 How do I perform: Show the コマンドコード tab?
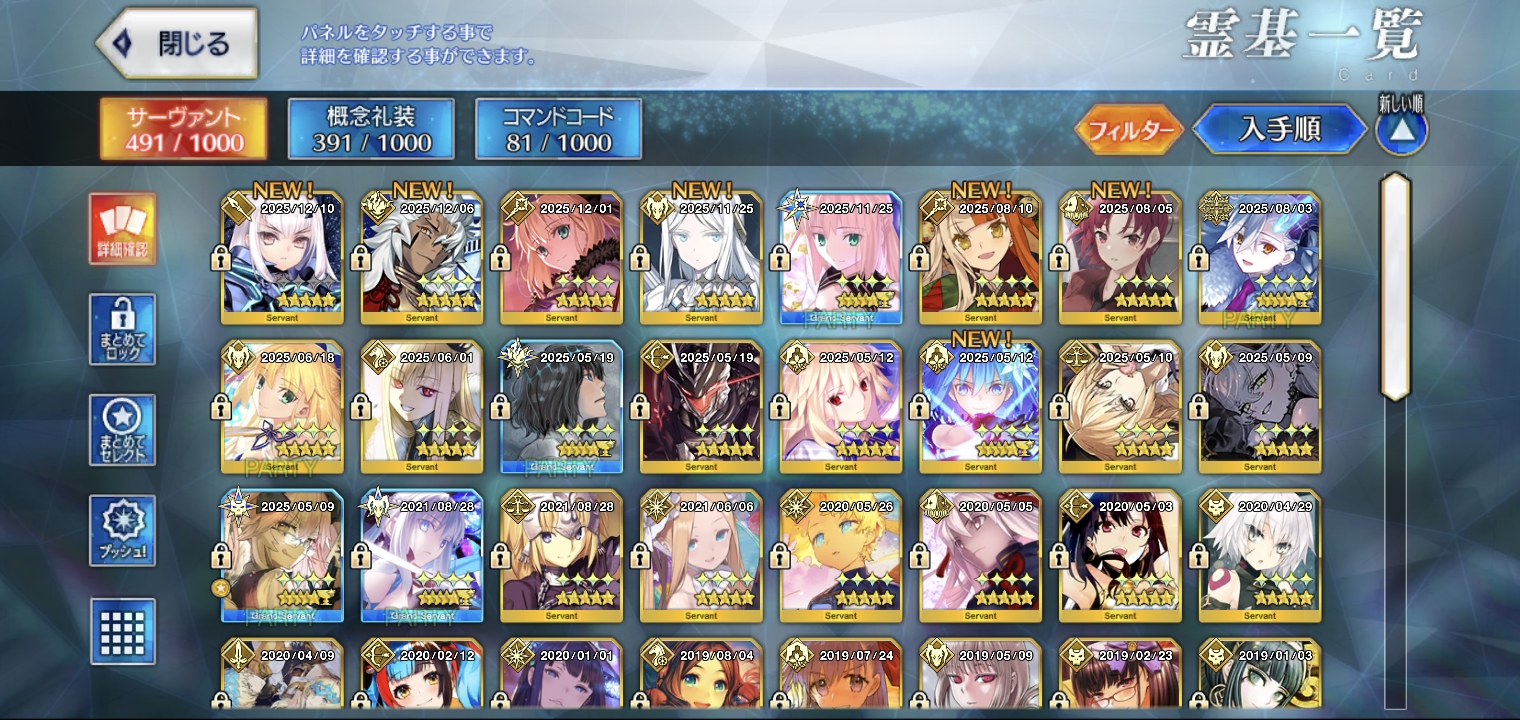(558, 129)
